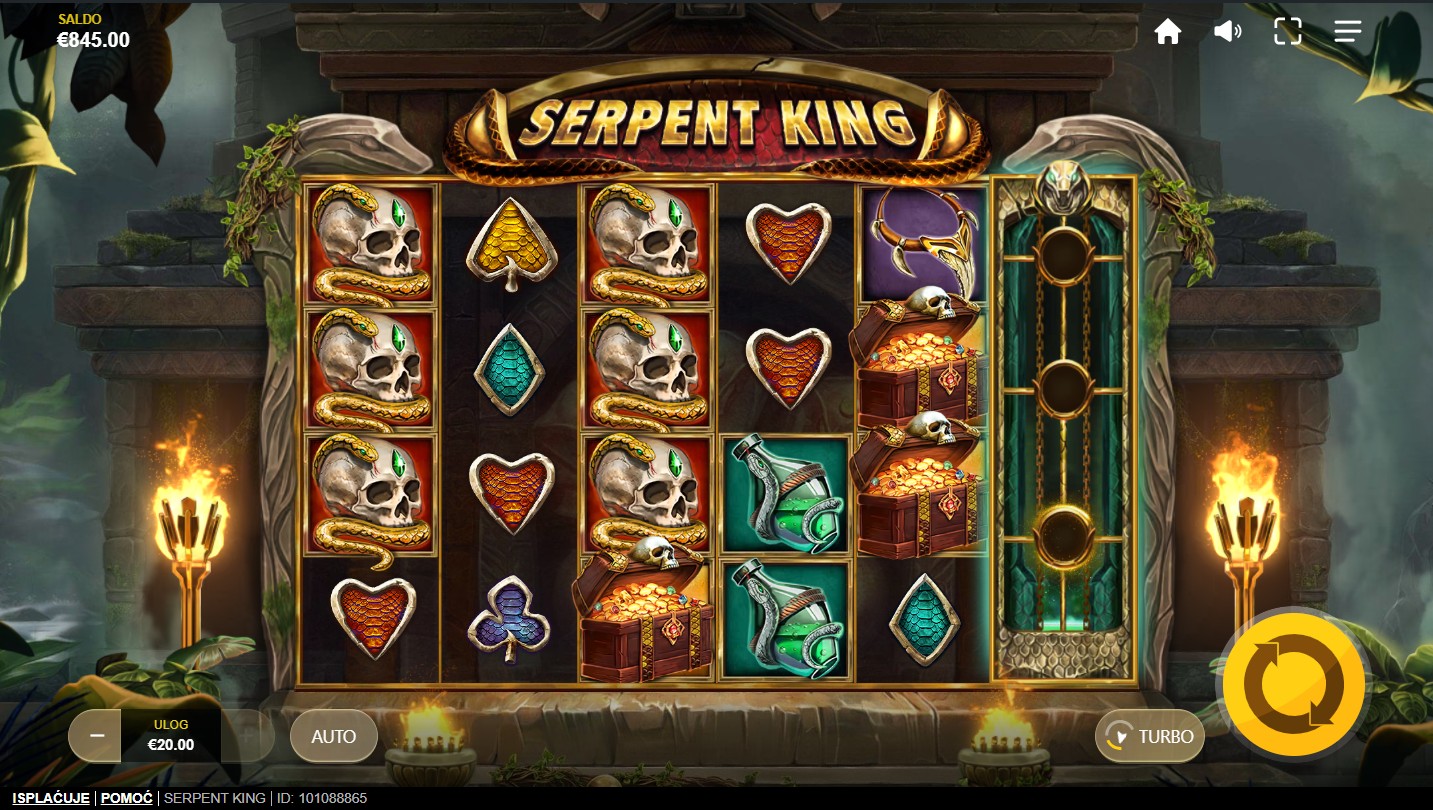
Task: Open the AUTO spin options
Action: coord(333,736)
